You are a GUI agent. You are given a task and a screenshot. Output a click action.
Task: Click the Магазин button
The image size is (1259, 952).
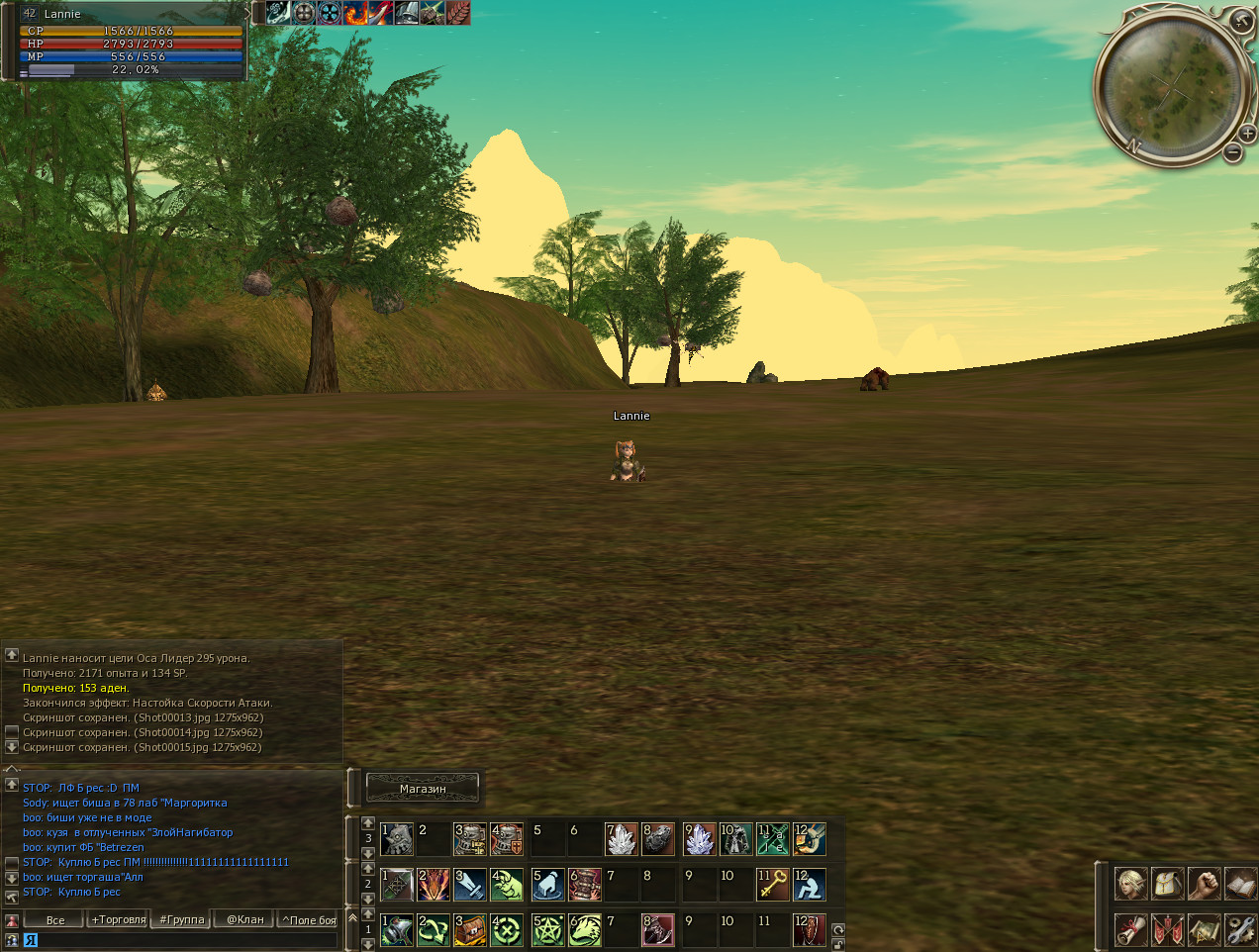point(423,788)
